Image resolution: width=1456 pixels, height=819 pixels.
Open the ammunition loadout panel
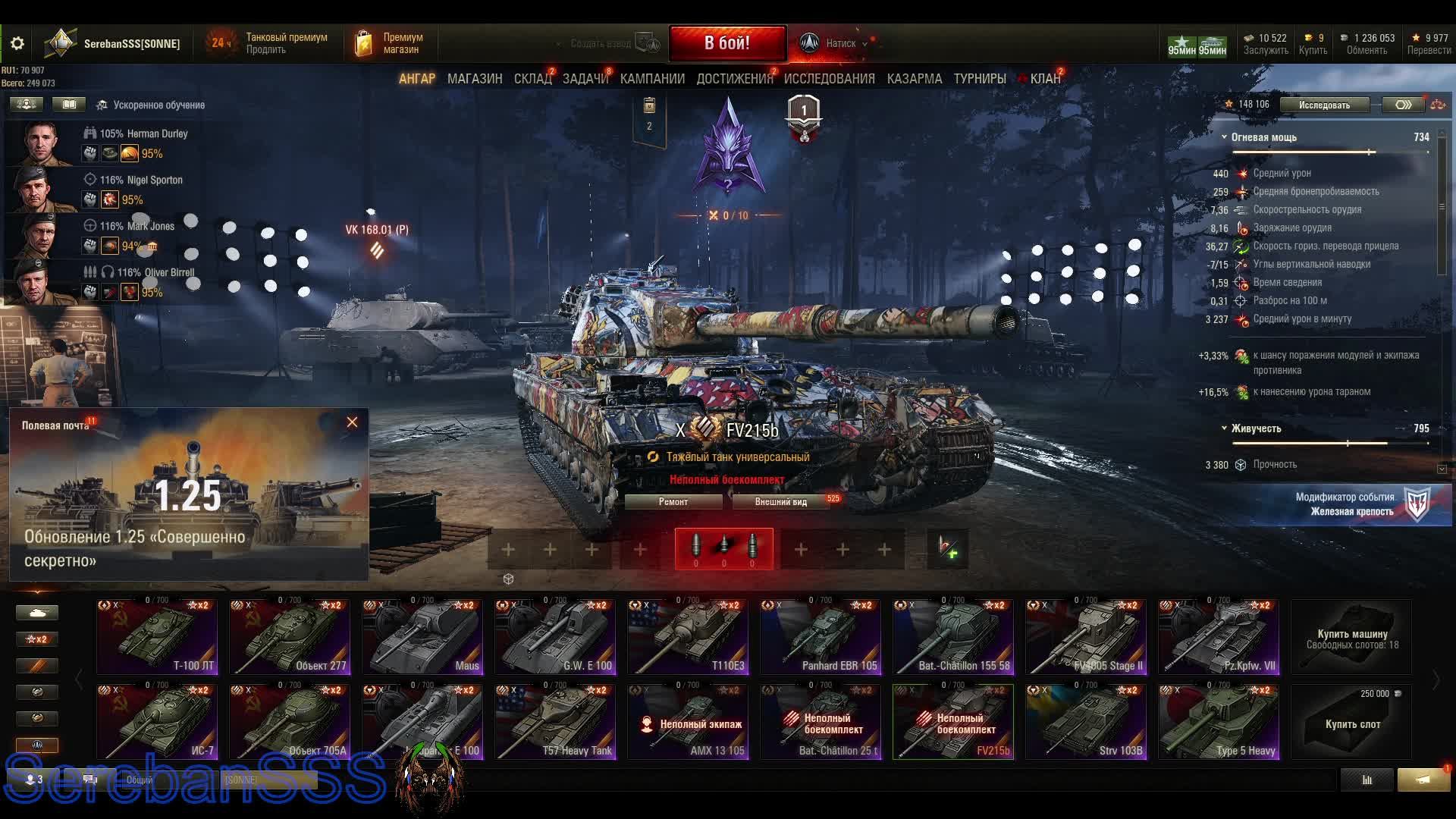click(723, 548)
